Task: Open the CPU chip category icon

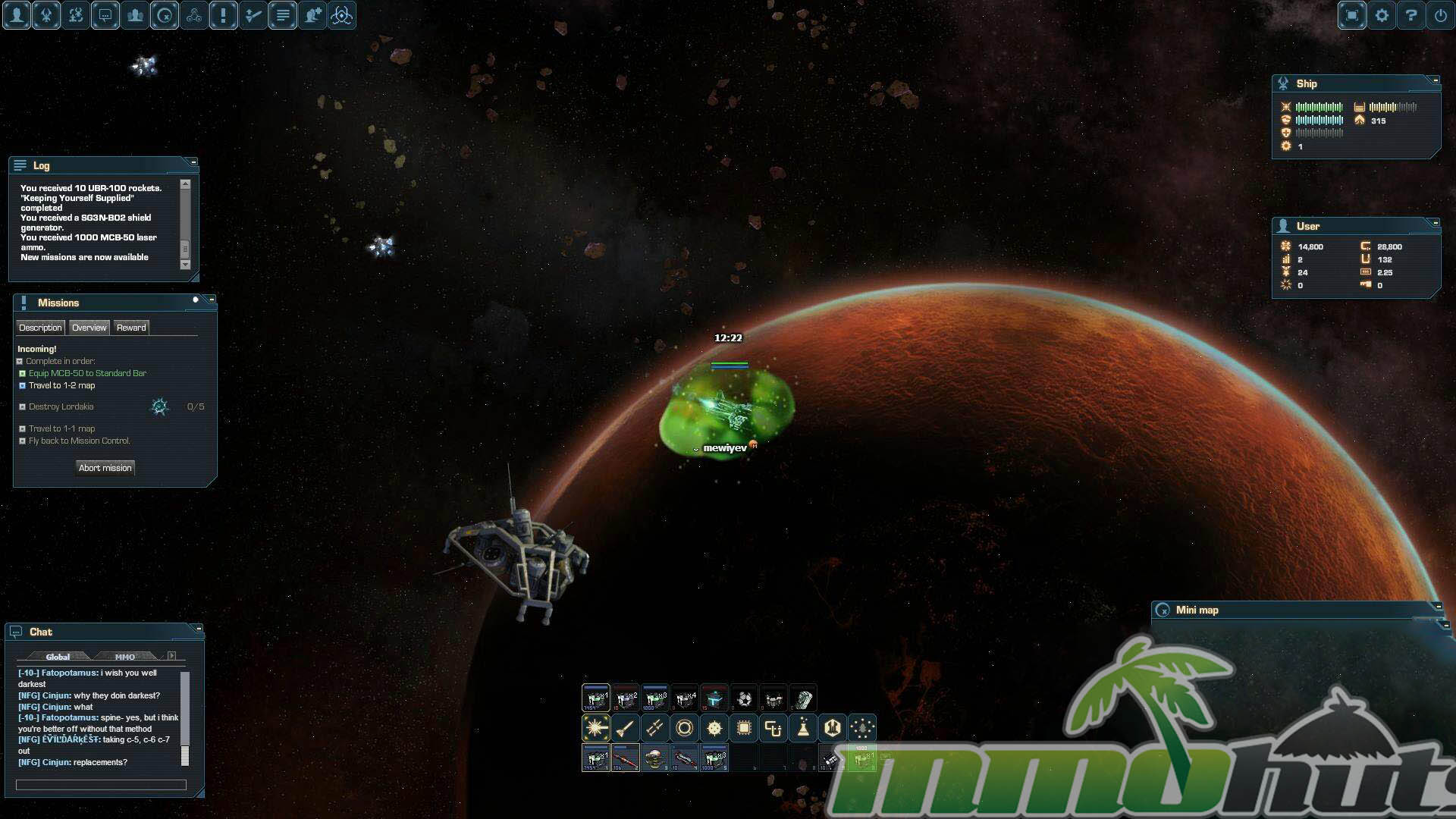Action: (x=744, y=728)
